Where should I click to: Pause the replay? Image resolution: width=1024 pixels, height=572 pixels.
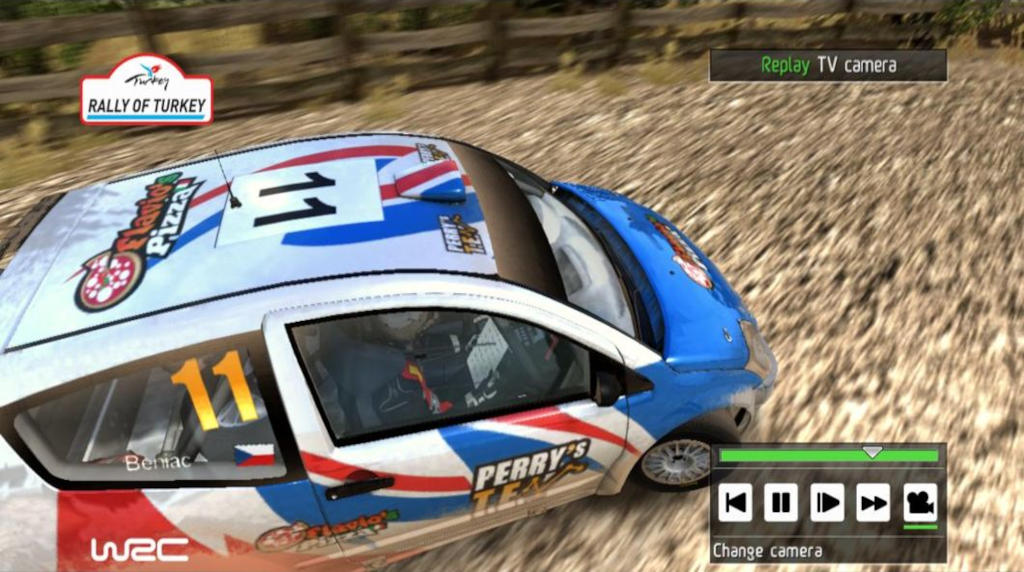[x=781, y=502]
